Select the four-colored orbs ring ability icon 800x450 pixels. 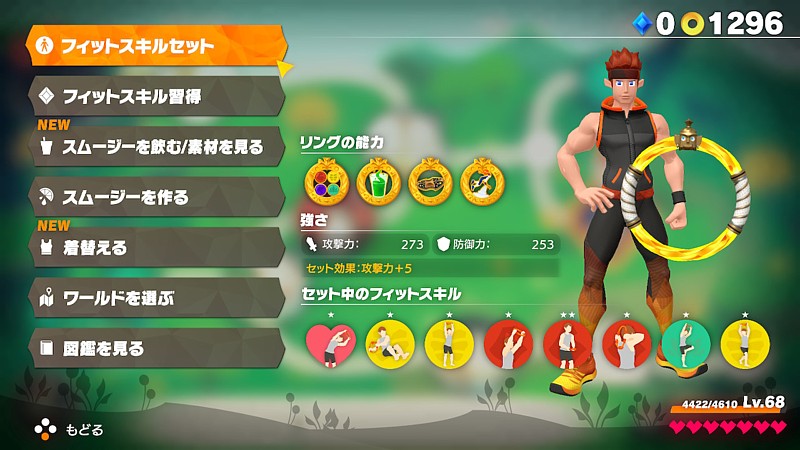click(324, 182)
